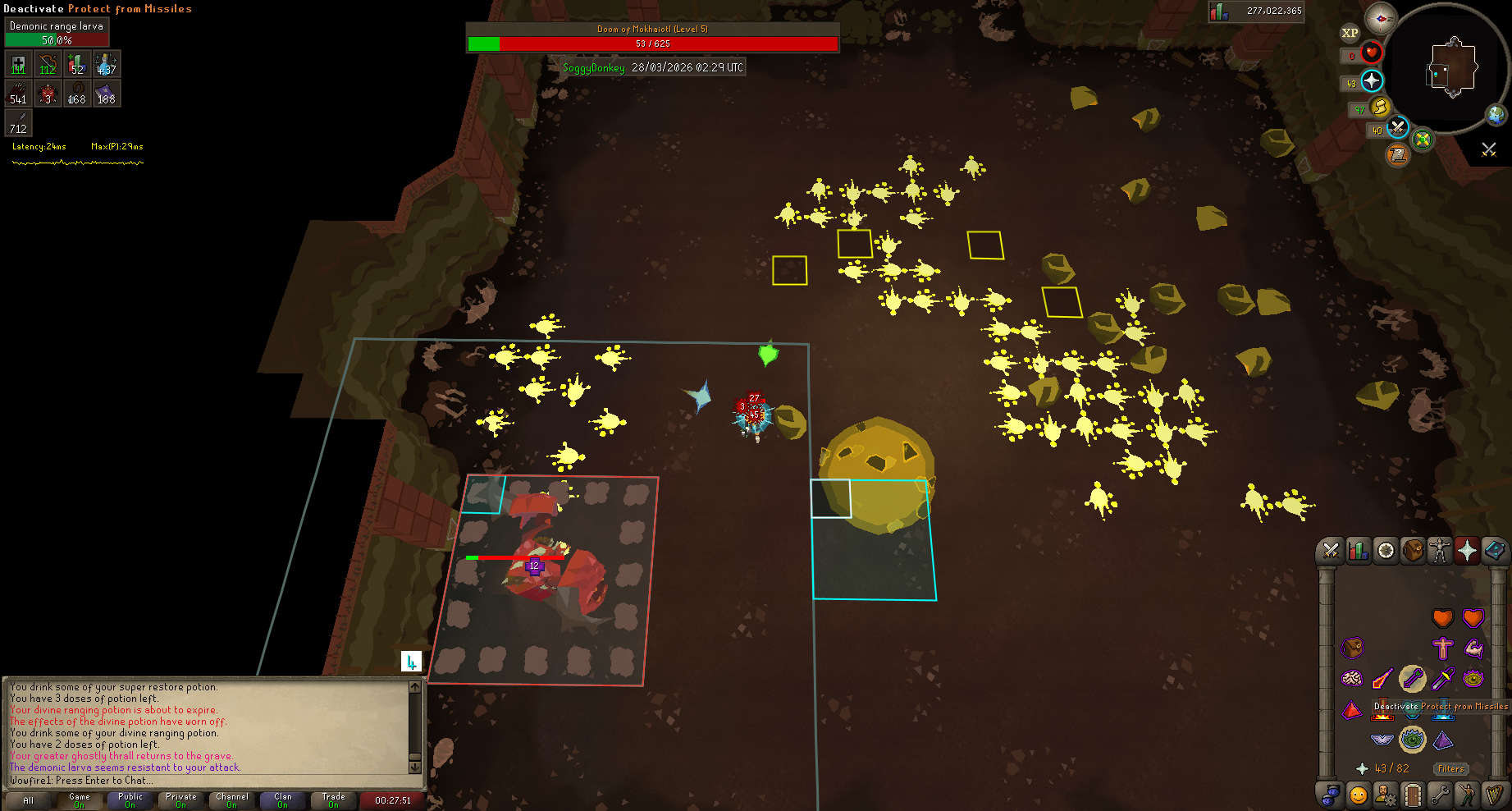
Task: Click the chat scroll-up arrow
Action: tap(414, 687)
